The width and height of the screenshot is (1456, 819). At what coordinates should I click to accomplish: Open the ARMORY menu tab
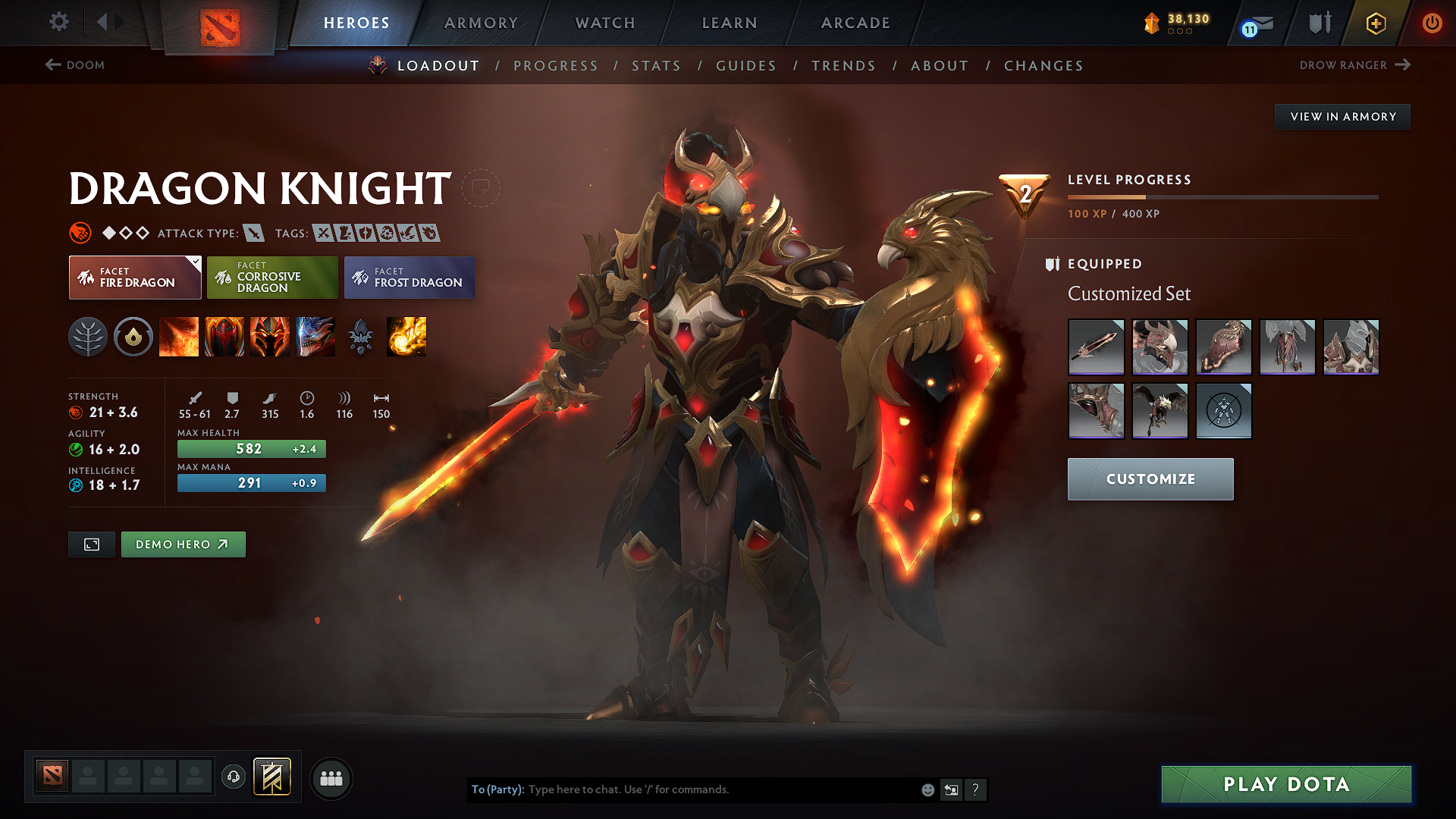pyautogui.click(x=481, y=23)
